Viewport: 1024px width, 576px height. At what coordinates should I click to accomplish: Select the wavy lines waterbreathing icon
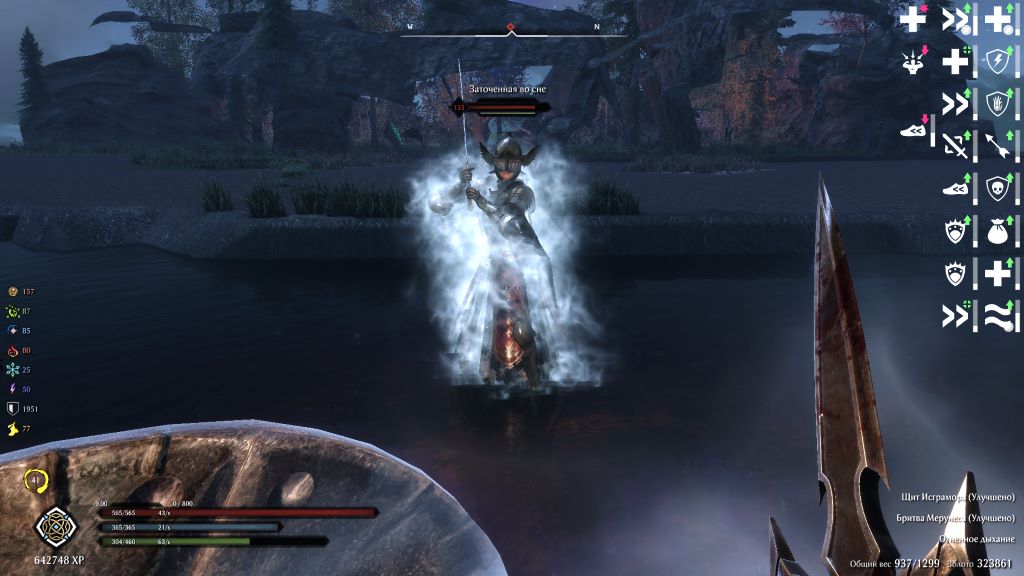click(999, 315)
